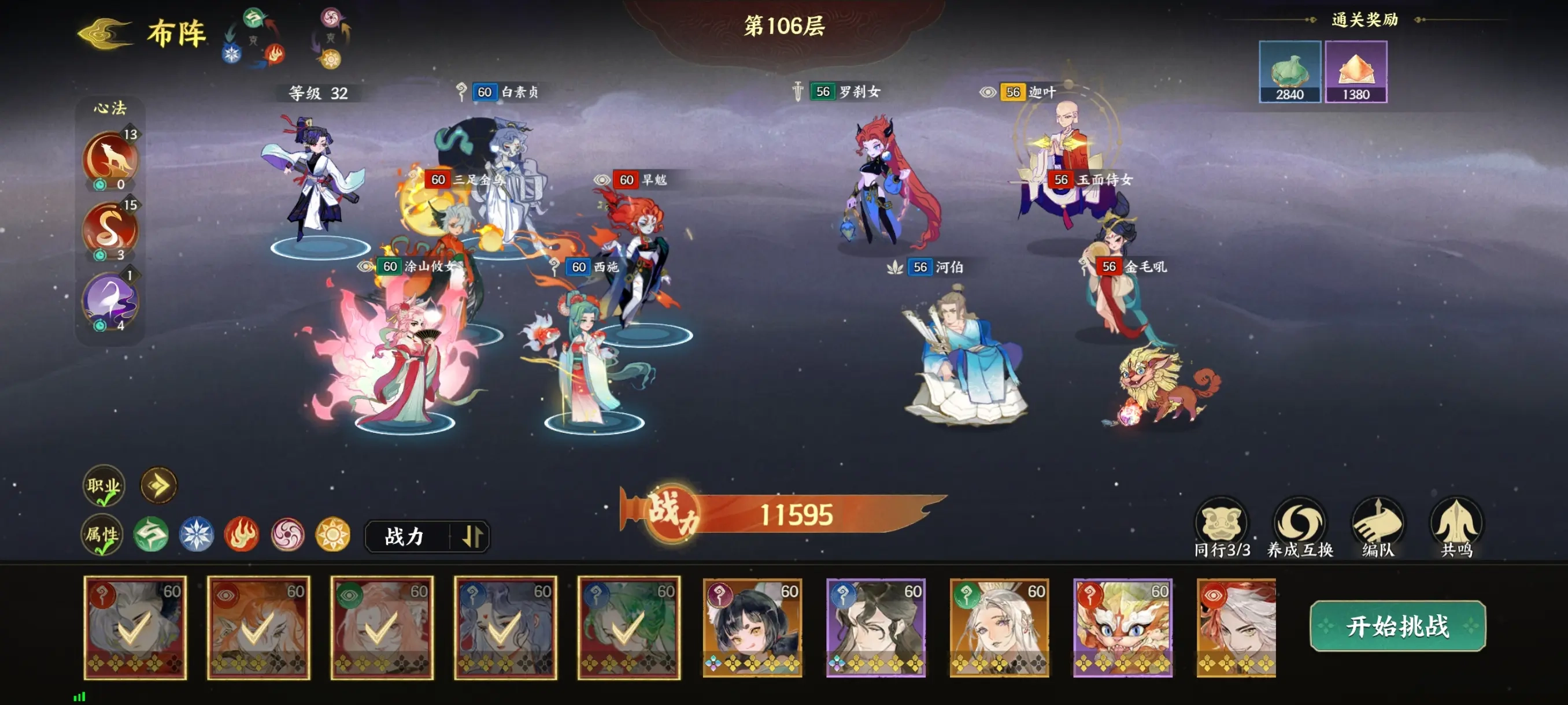Filter by the pink swirl element
Viewport: 1568px width, 705px height.
[x=287, y=535]
